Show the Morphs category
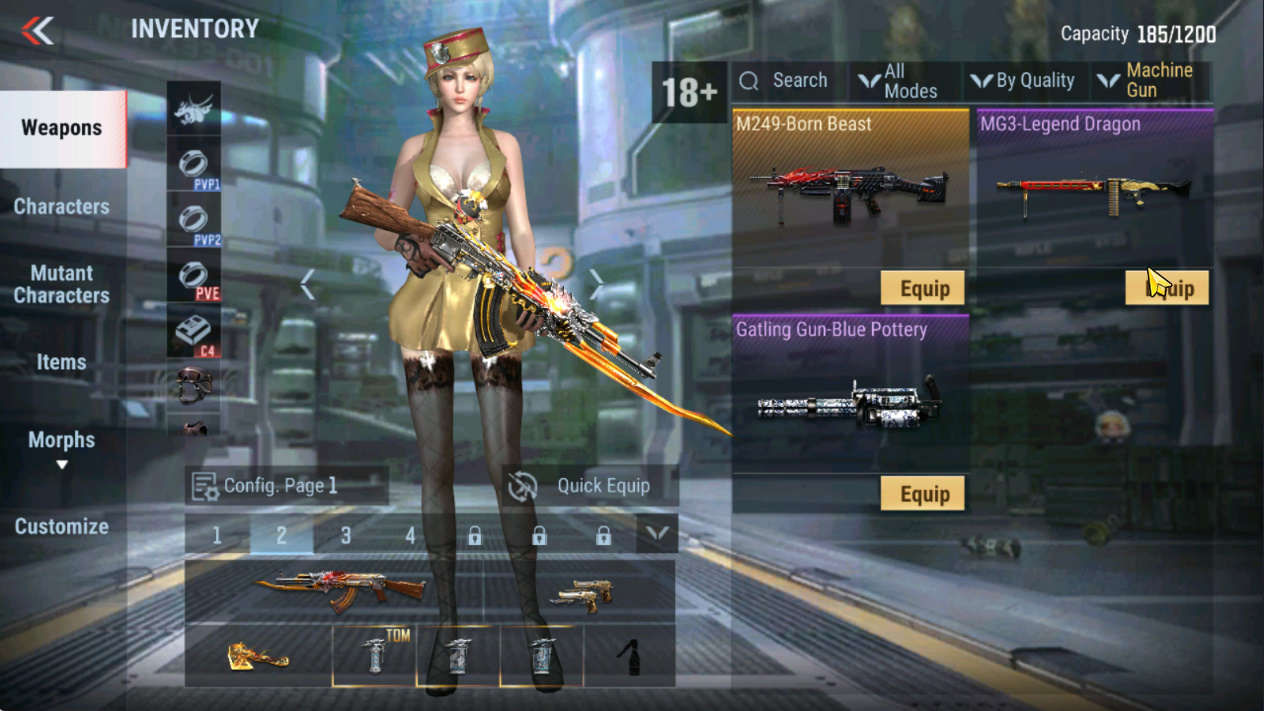This screenshot has height=711, width=1264. point(62,441)
